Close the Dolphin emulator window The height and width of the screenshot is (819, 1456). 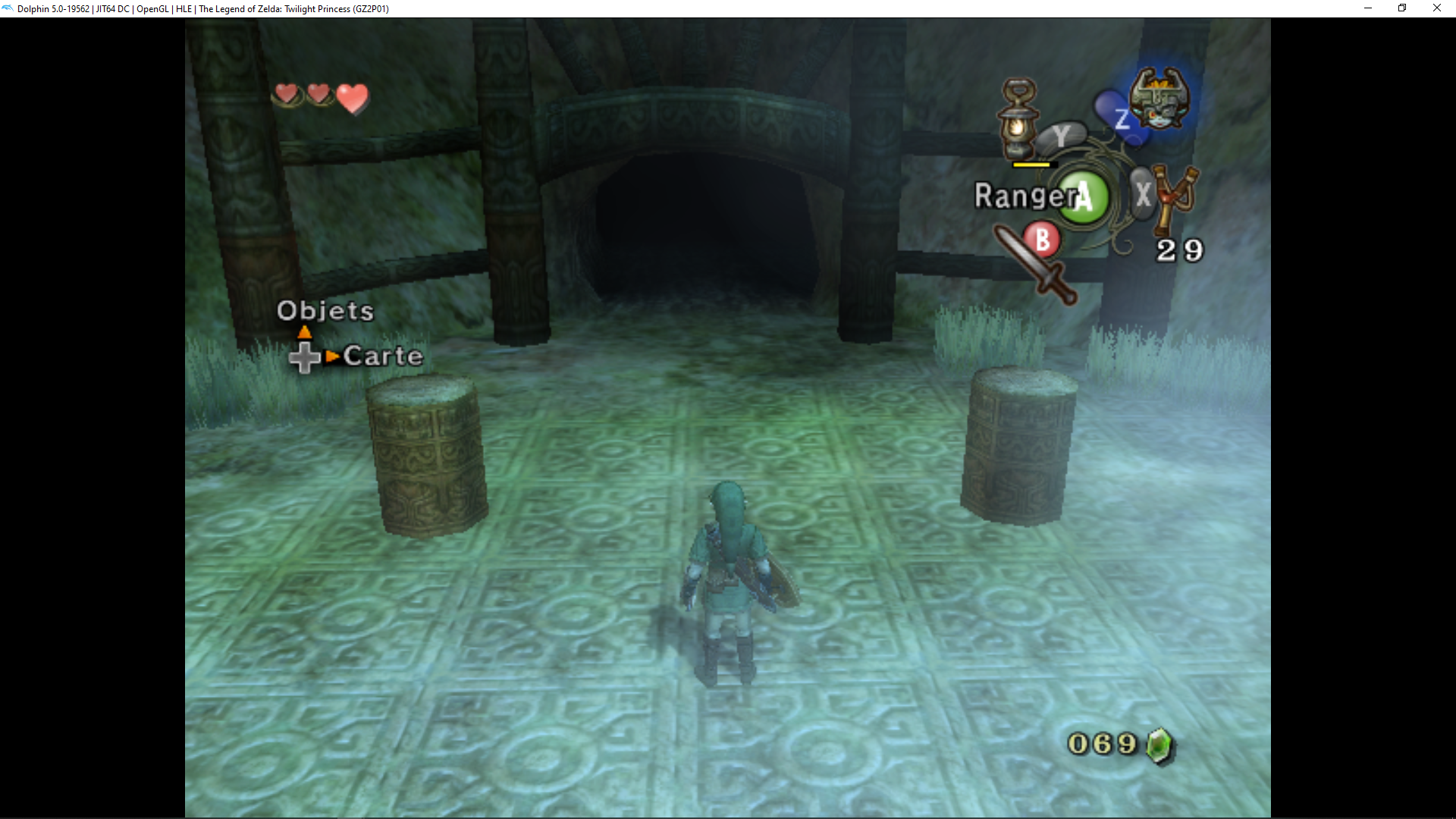[x=1436, y=8]
